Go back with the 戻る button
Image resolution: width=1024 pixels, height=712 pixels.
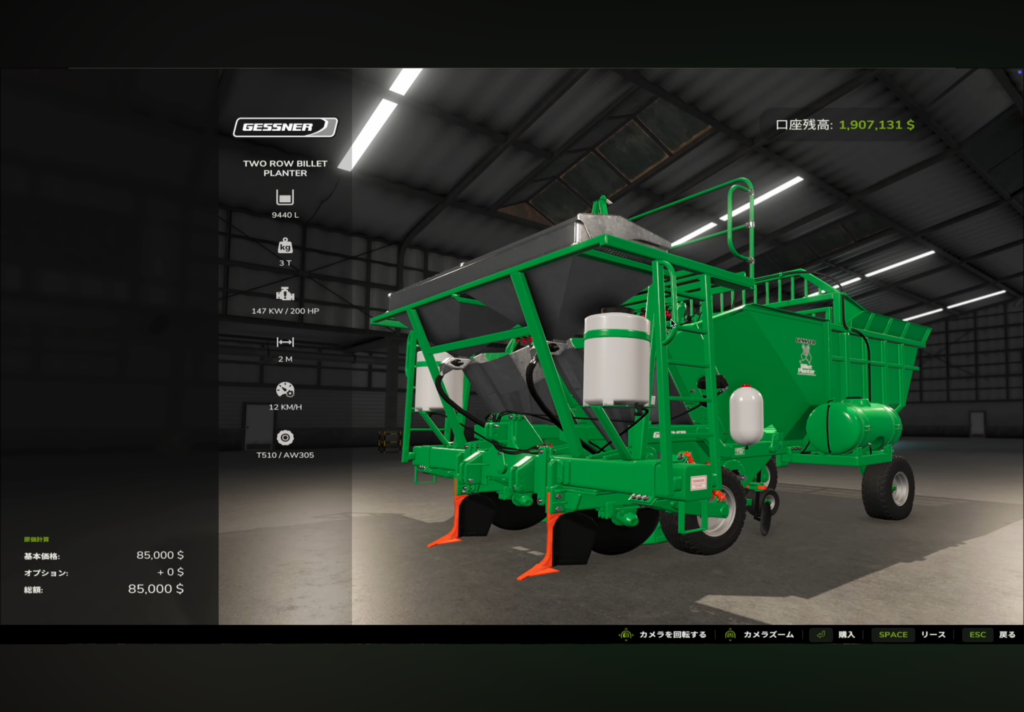point(990,635)
